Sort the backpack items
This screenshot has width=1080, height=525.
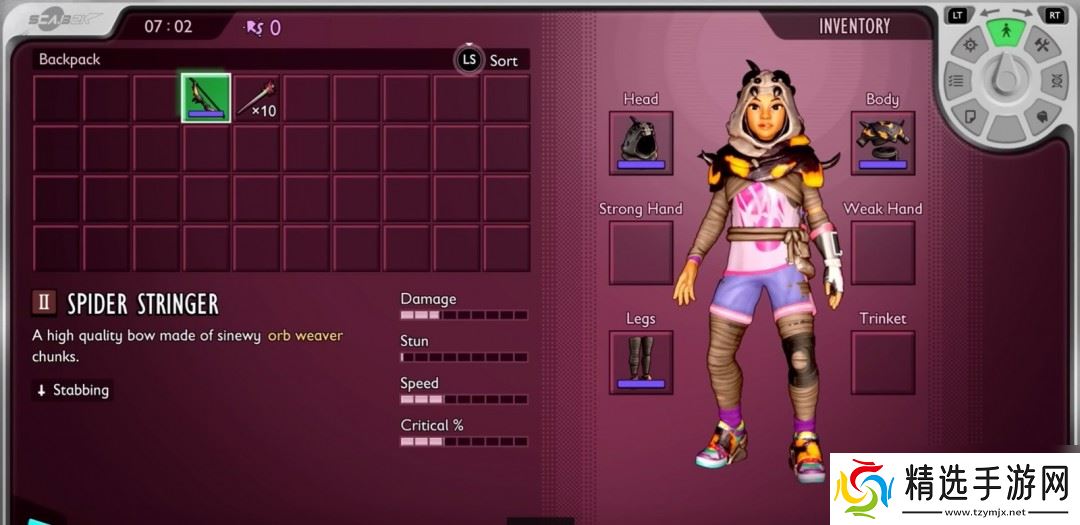point(490,60)
